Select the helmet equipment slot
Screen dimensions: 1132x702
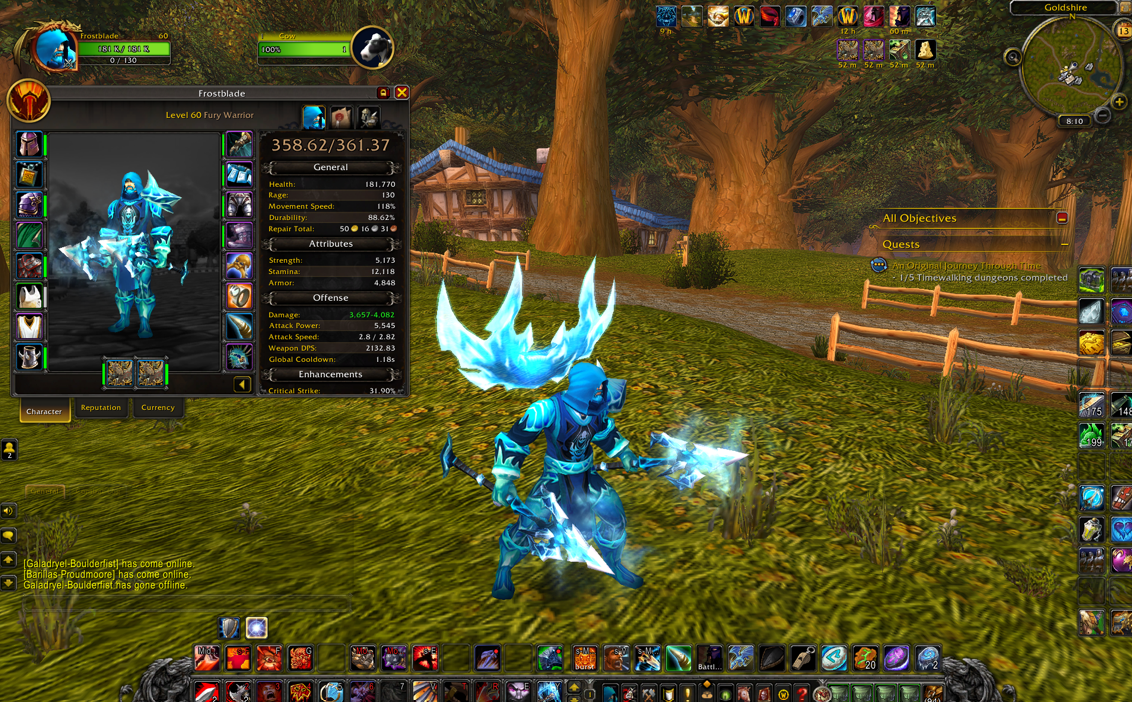pos(29,145)
